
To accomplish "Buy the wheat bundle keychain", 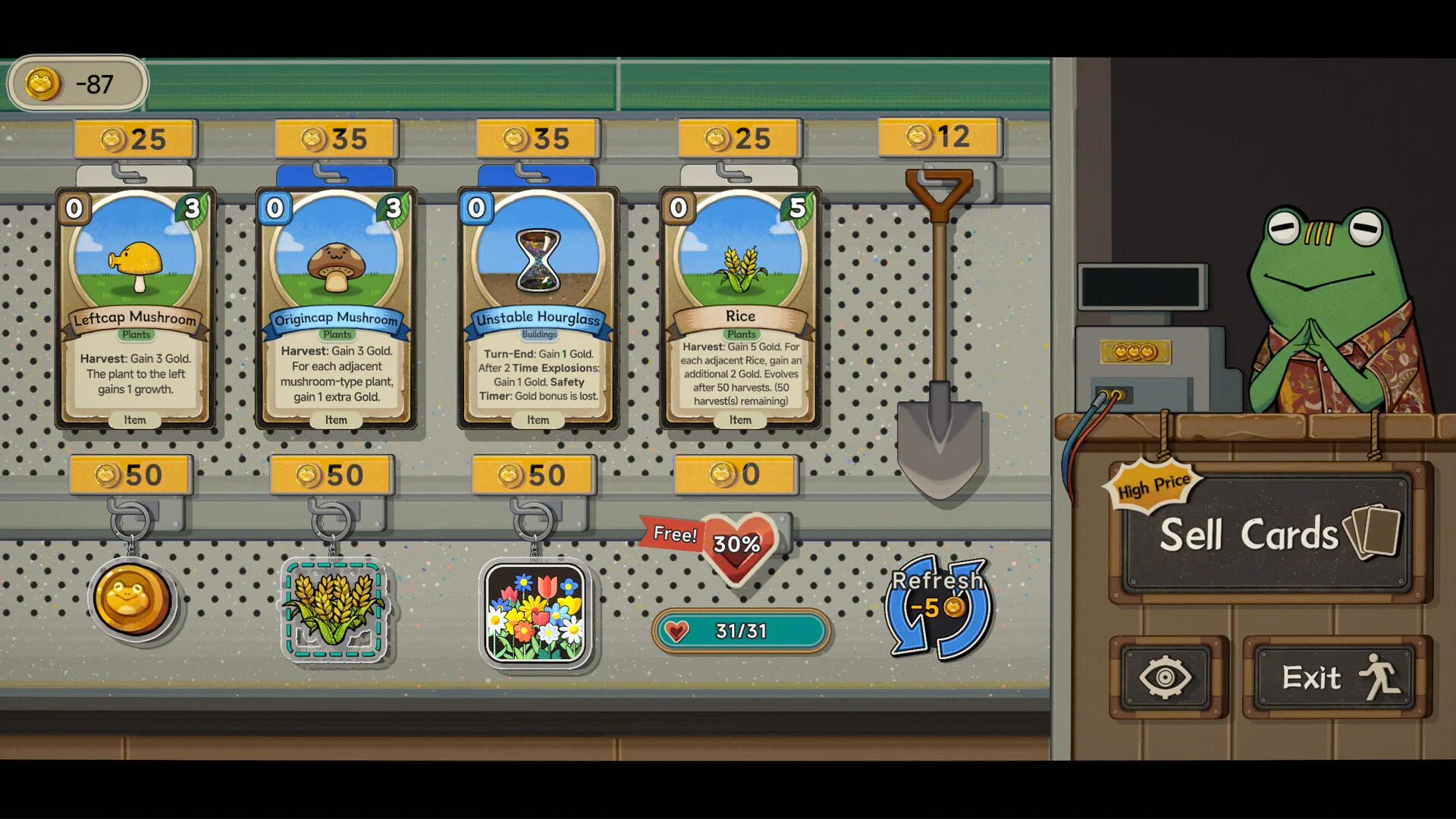I will [x=334, y=610].
